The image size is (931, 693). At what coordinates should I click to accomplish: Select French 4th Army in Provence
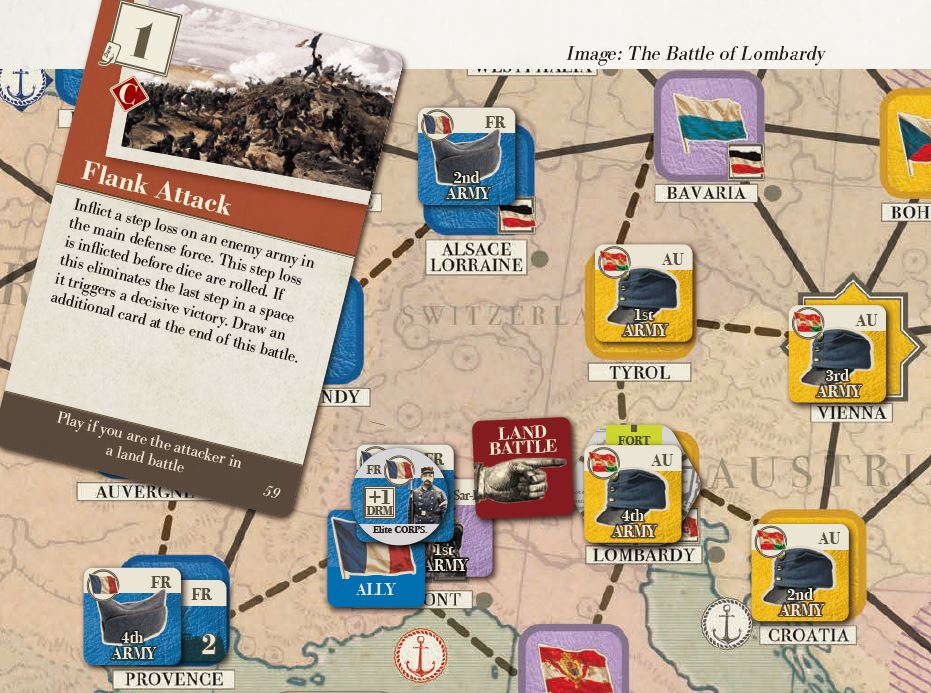(x=132, y=615)
